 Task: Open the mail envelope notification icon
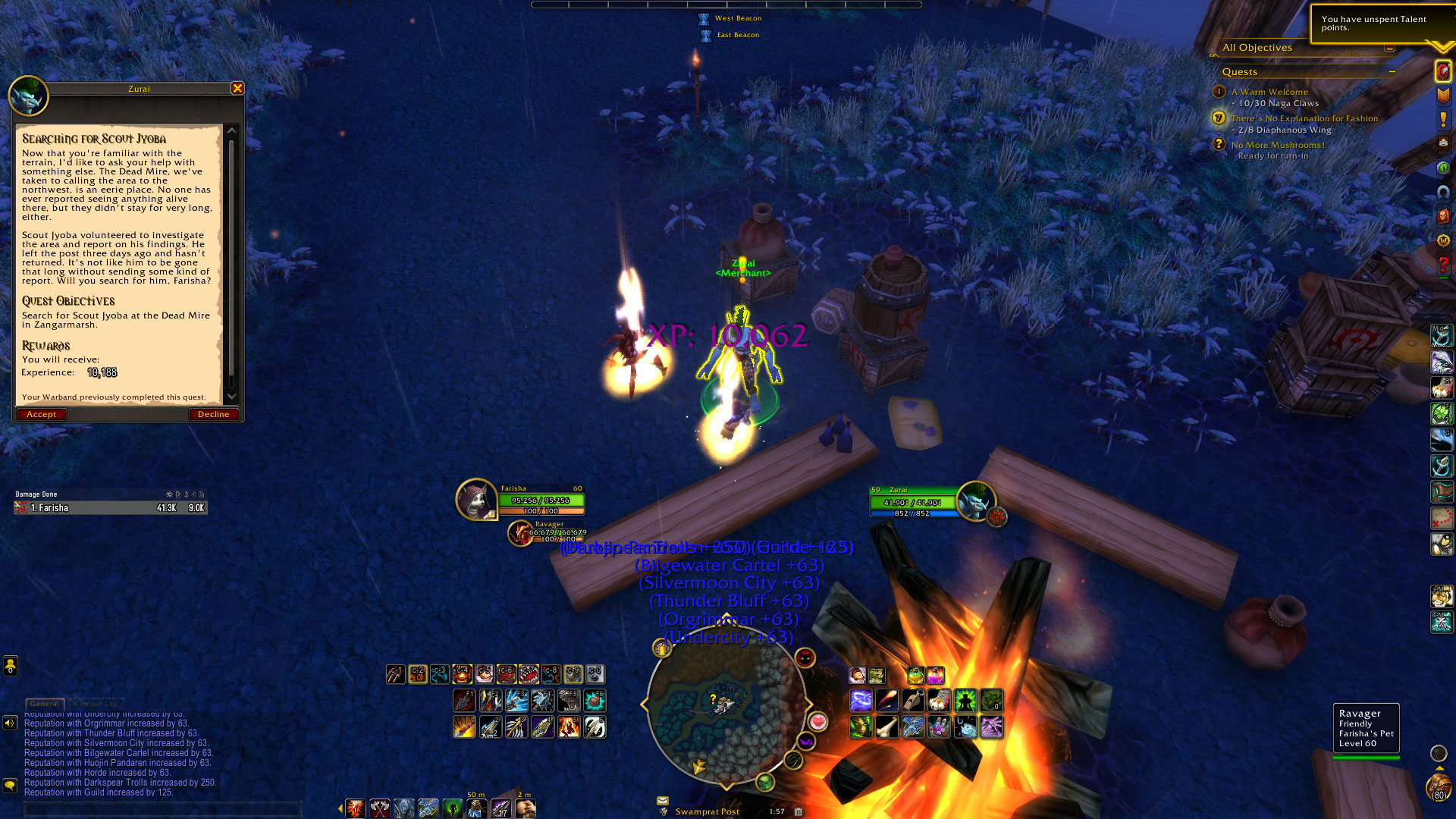[x=663, y=800]
